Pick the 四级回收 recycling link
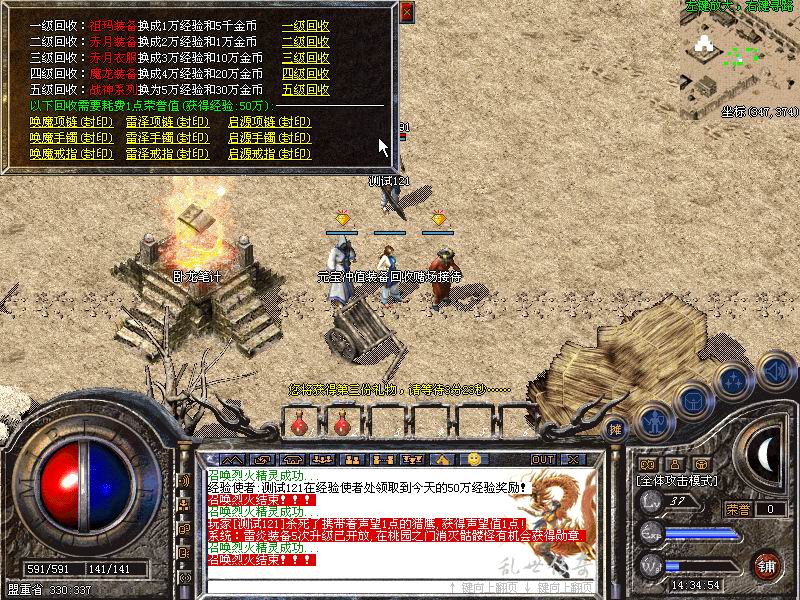 coord(305,72)
